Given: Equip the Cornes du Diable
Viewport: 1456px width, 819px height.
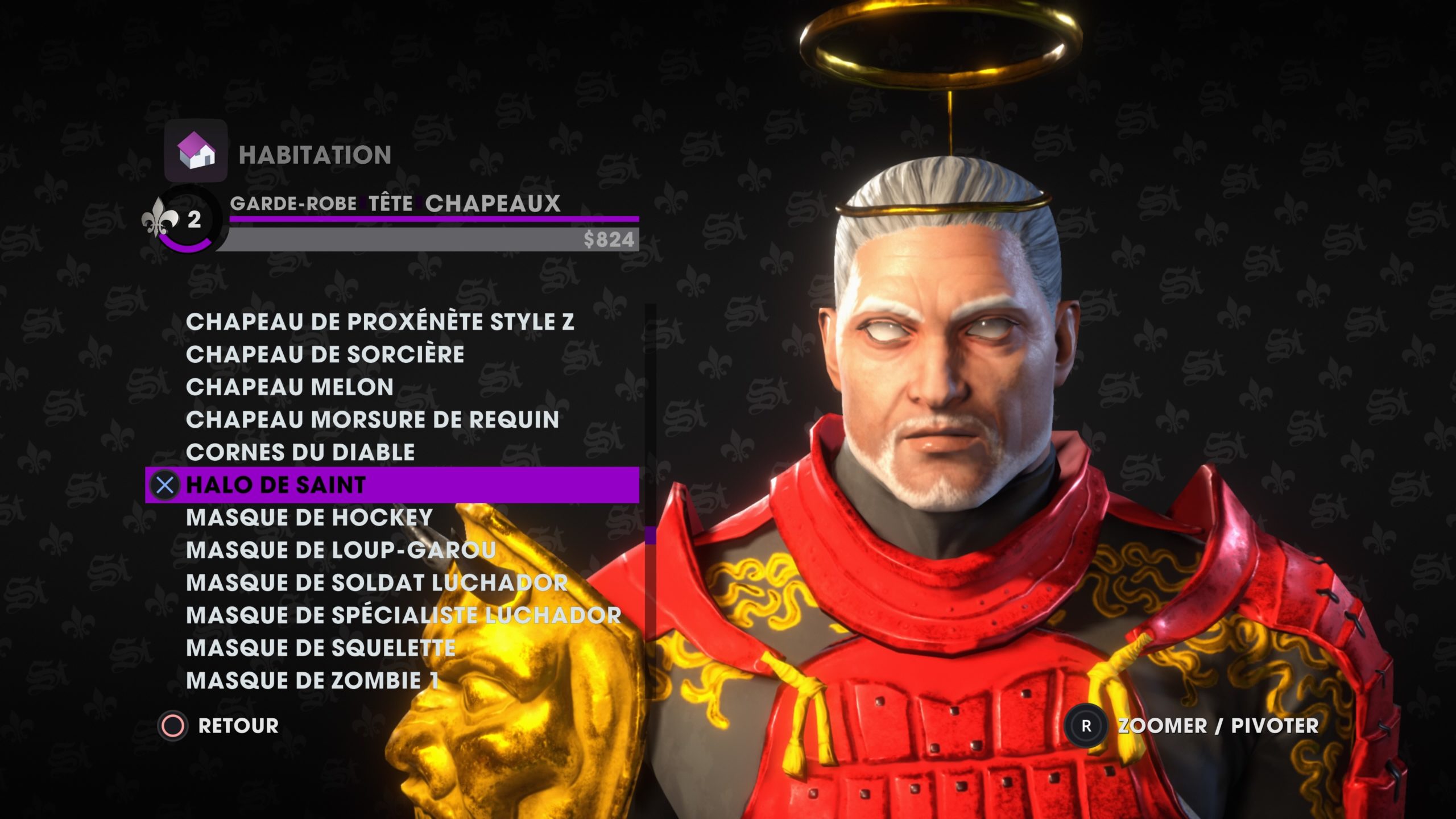Looking at the screenshot, I should click(300, 453).
